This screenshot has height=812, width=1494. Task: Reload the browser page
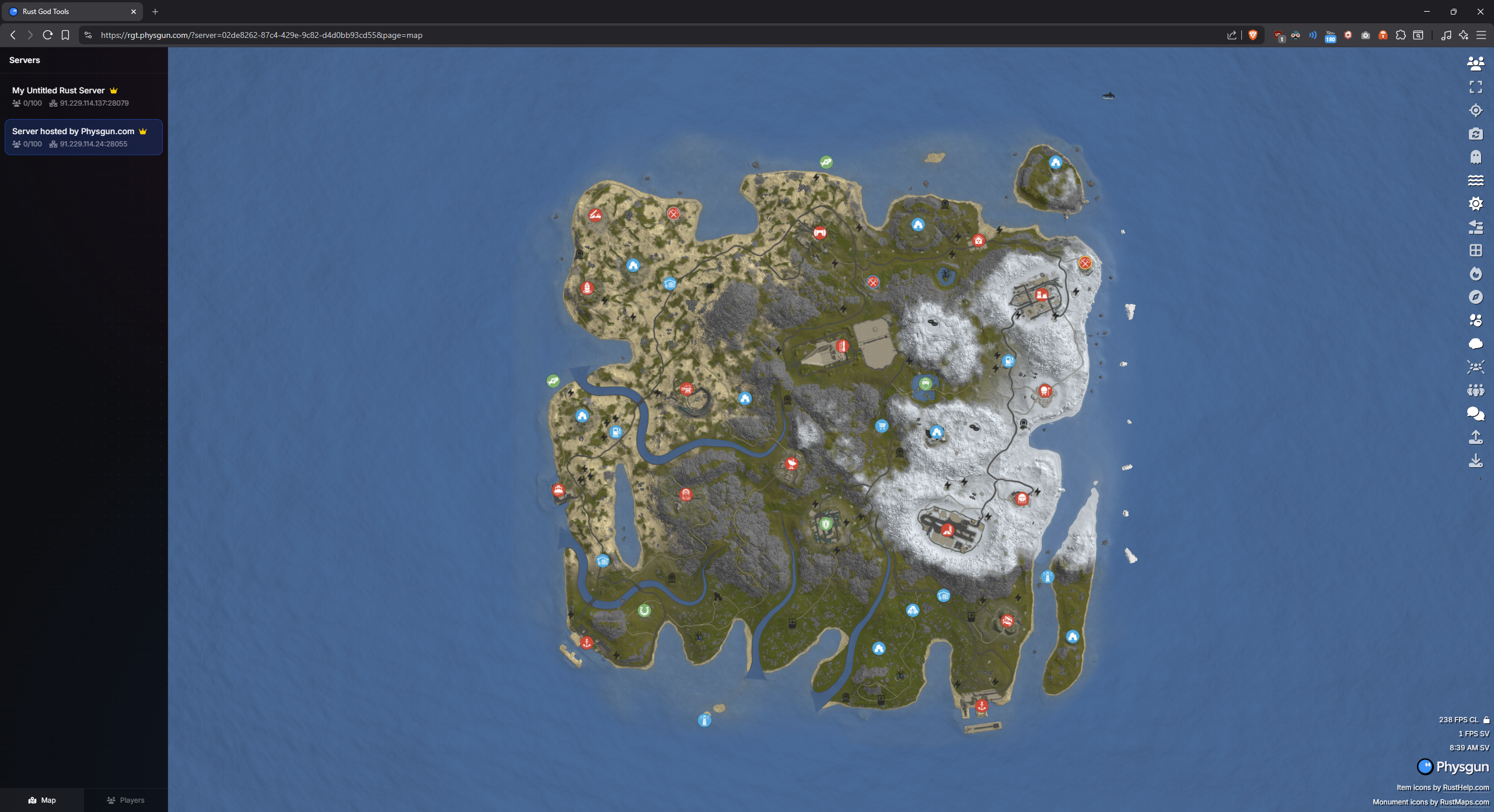[x=48, y=35]
